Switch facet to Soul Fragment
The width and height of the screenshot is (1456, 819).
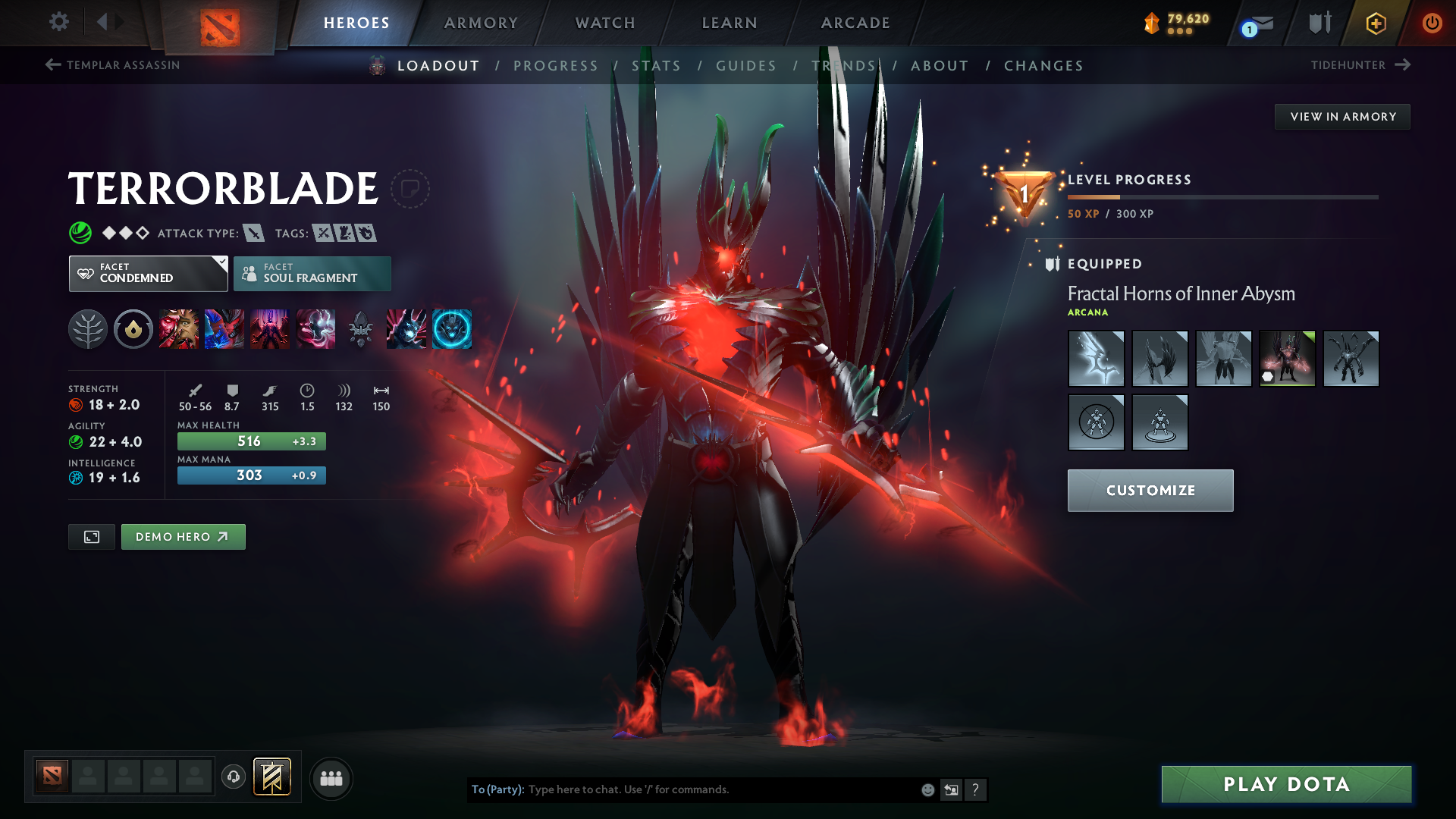click(x=312, y=273)
